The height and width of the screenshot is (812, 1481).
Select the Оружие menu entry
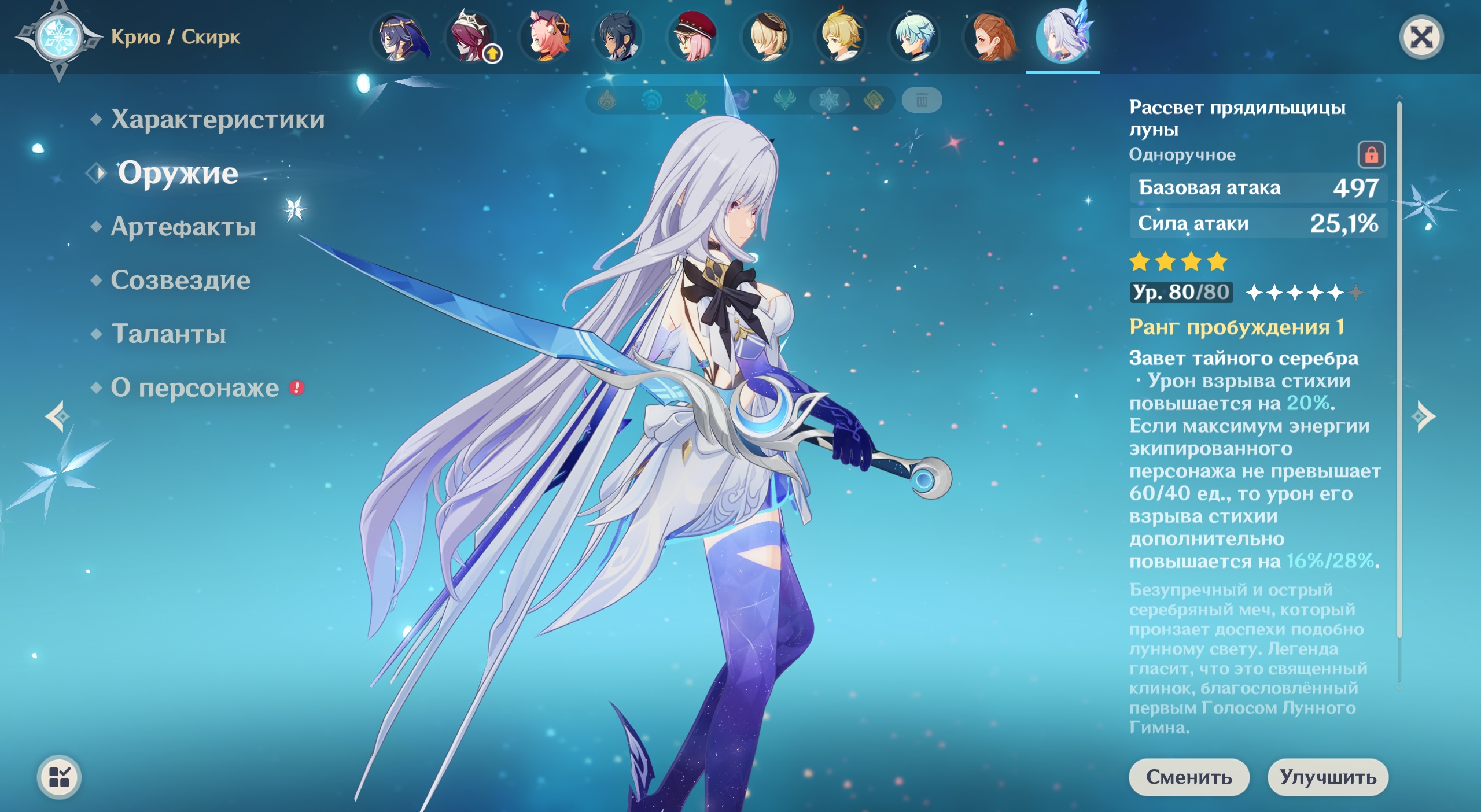[x=178, y=173]
